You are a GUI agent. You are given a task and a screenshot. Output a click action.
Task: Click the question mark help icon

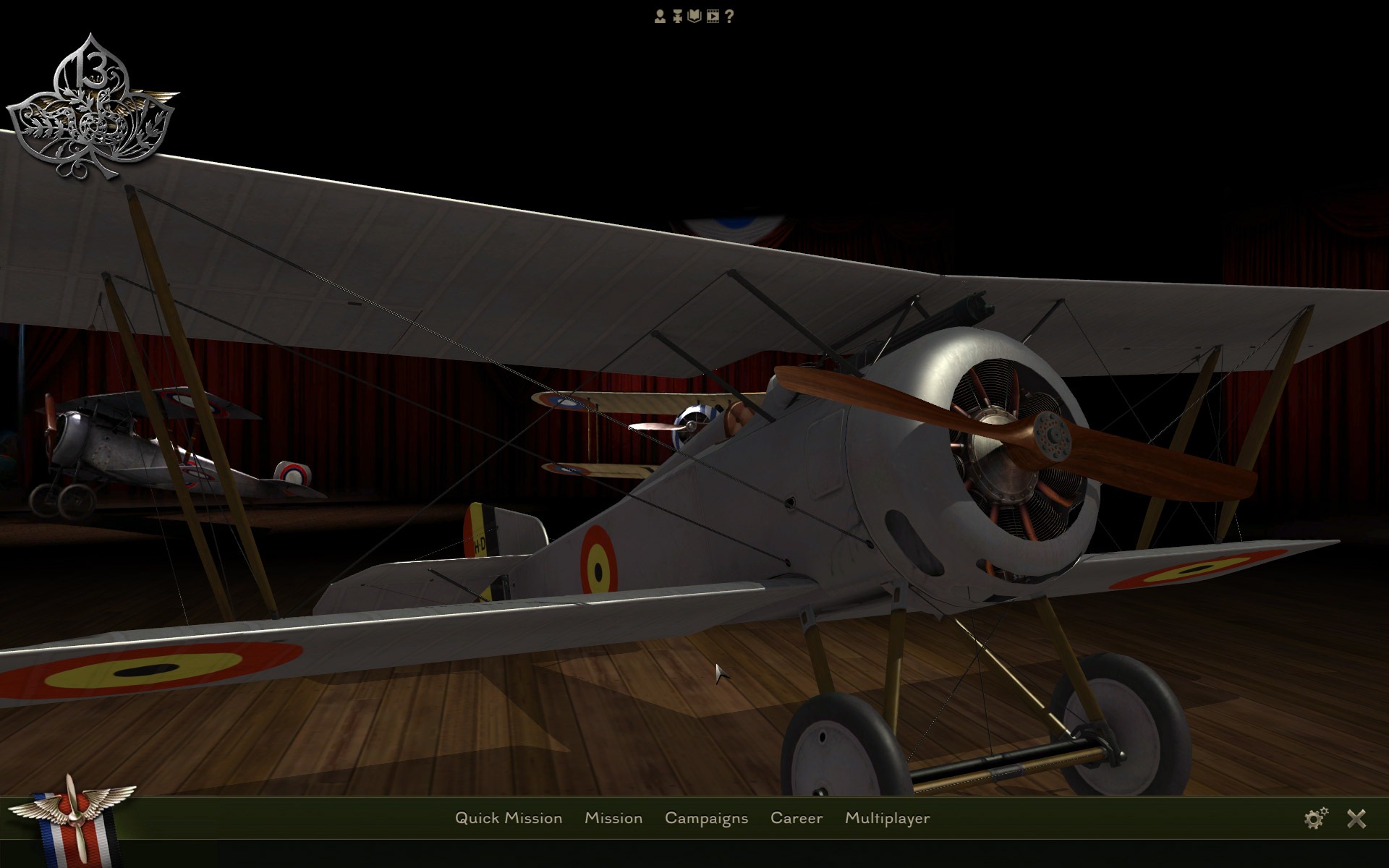(729, 16)
